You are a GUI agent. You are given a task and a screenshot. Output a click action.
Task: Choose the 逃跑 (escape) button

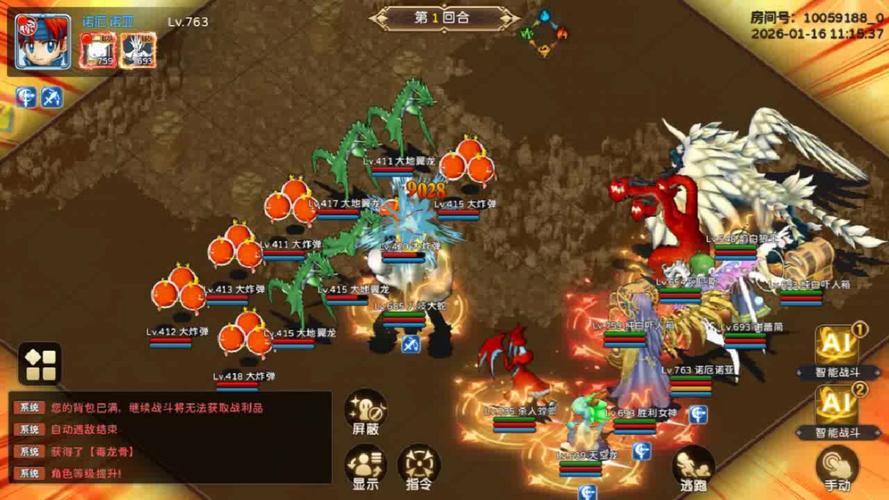point(692,468)
